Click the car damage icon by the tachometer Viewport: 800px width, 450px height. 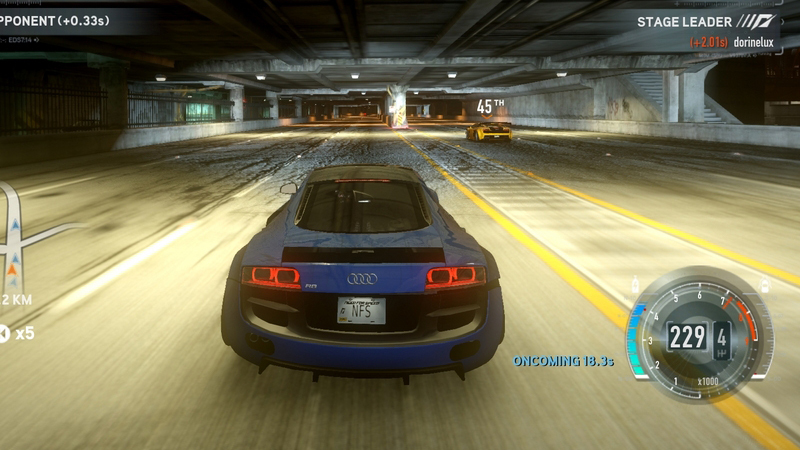pyautogui.click(x=765, y=286)
